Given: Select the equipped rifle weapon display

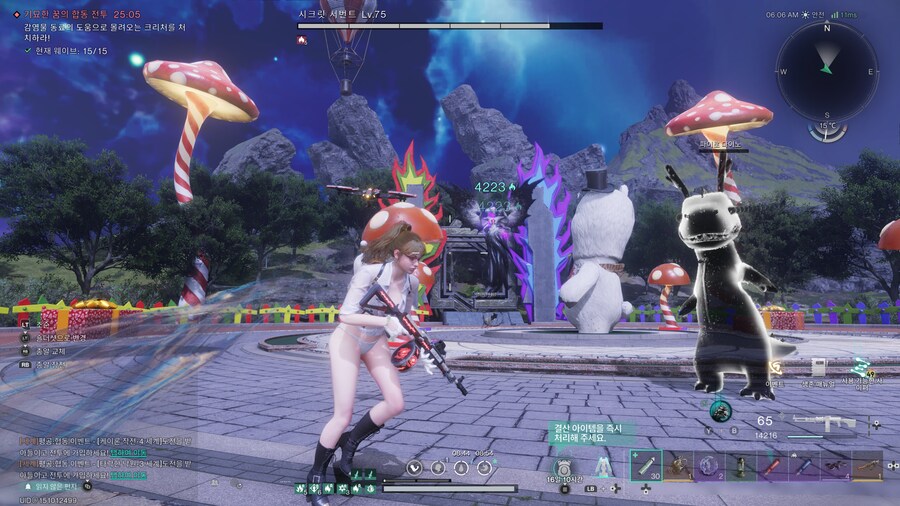Looking at the screenshot, I should point(824,424).
